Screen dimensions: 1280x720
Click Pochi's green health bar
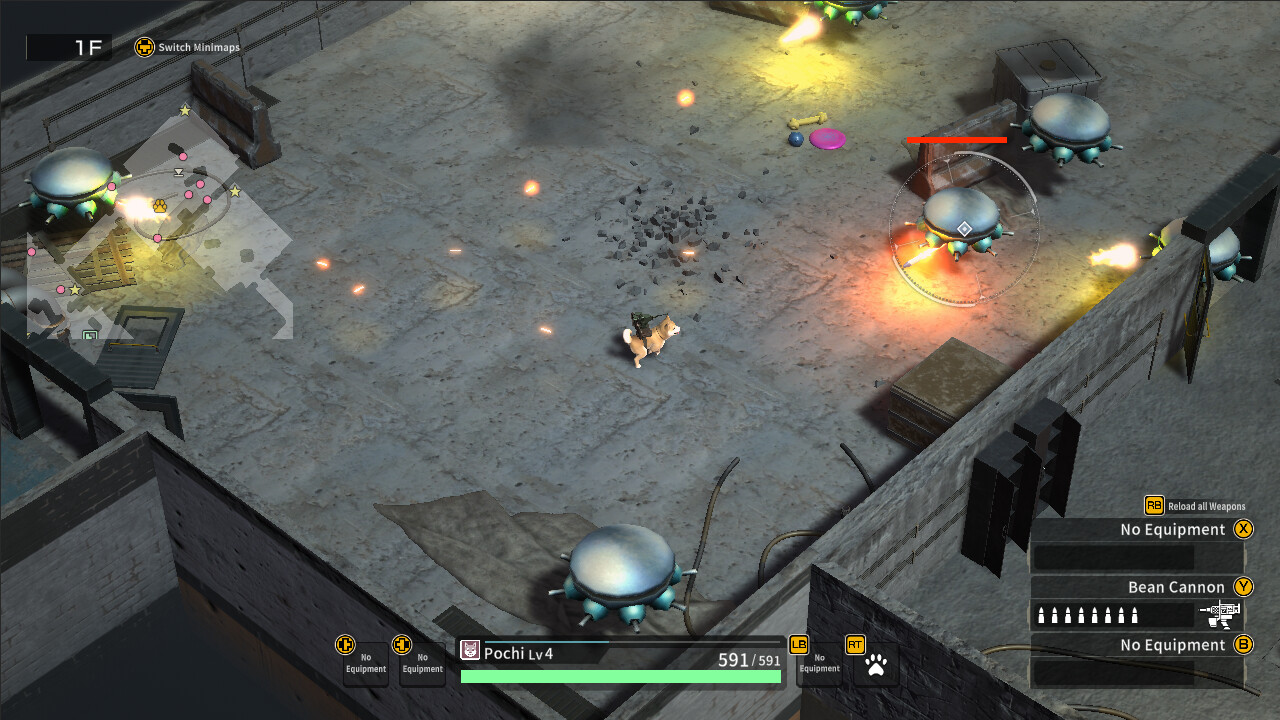click(x=620, y=676)
